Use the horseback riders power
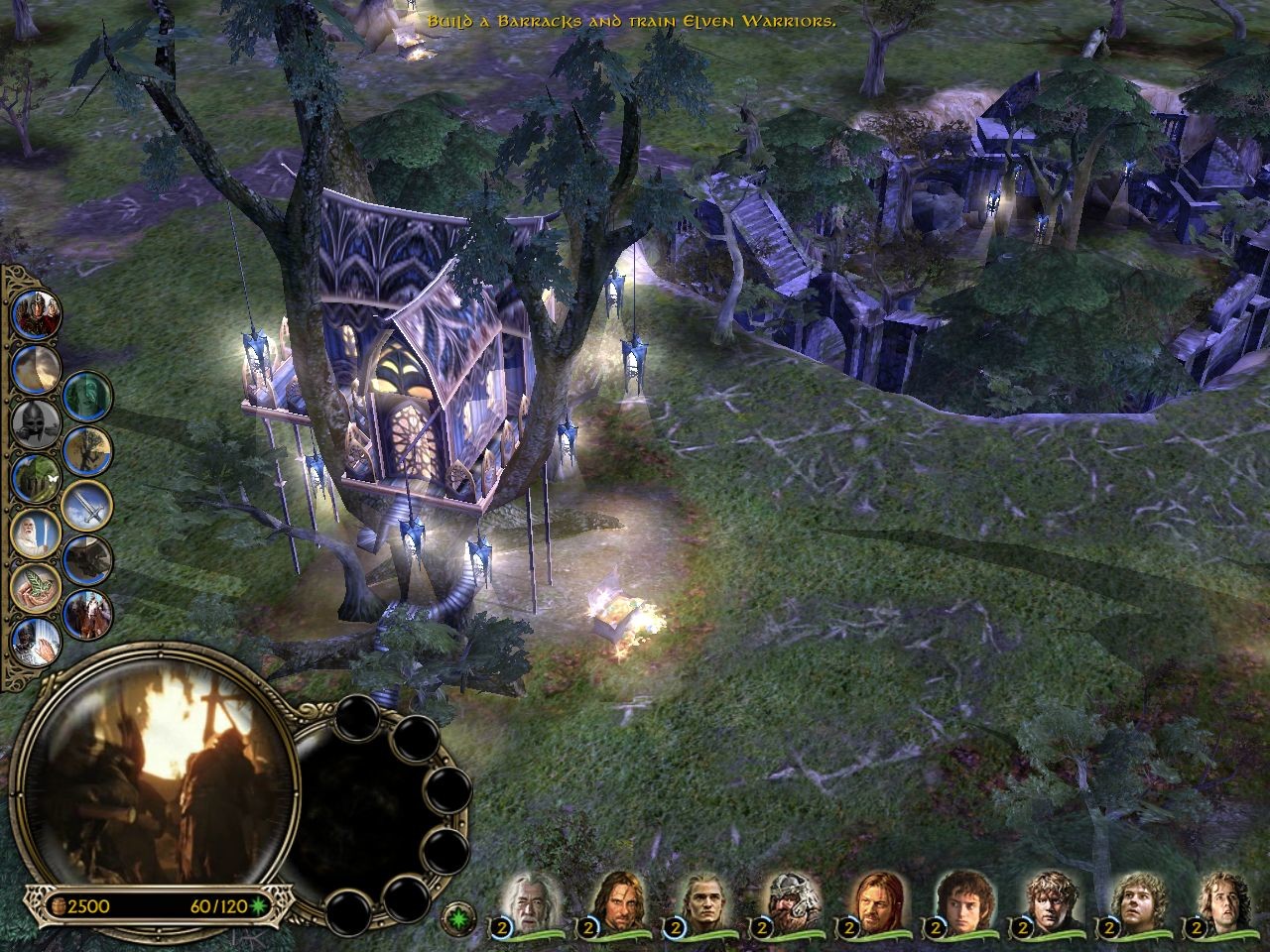 tap(87, 615)
